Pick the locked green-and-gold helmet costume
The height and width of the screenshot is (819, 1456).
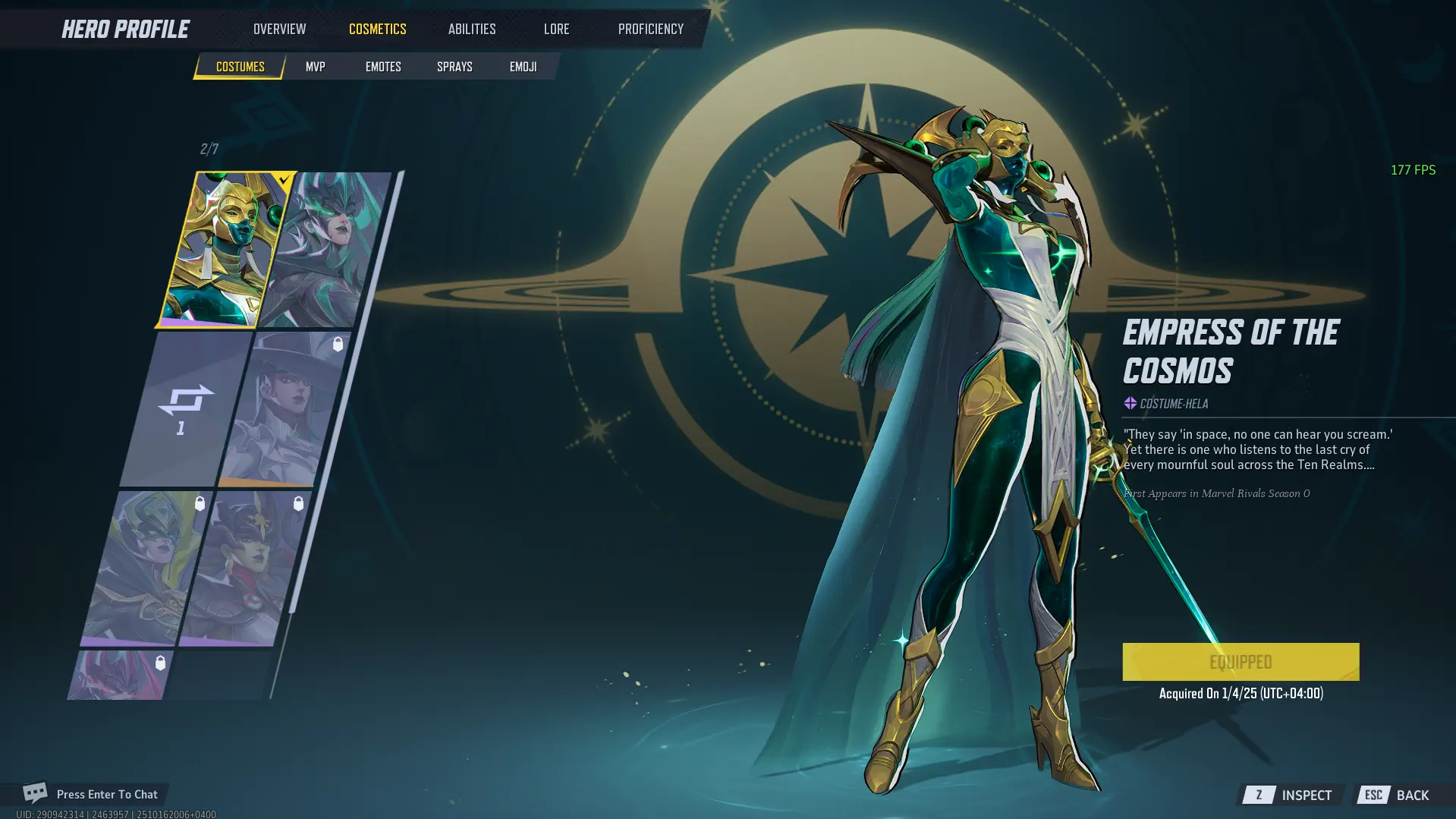tap(145, 568)
